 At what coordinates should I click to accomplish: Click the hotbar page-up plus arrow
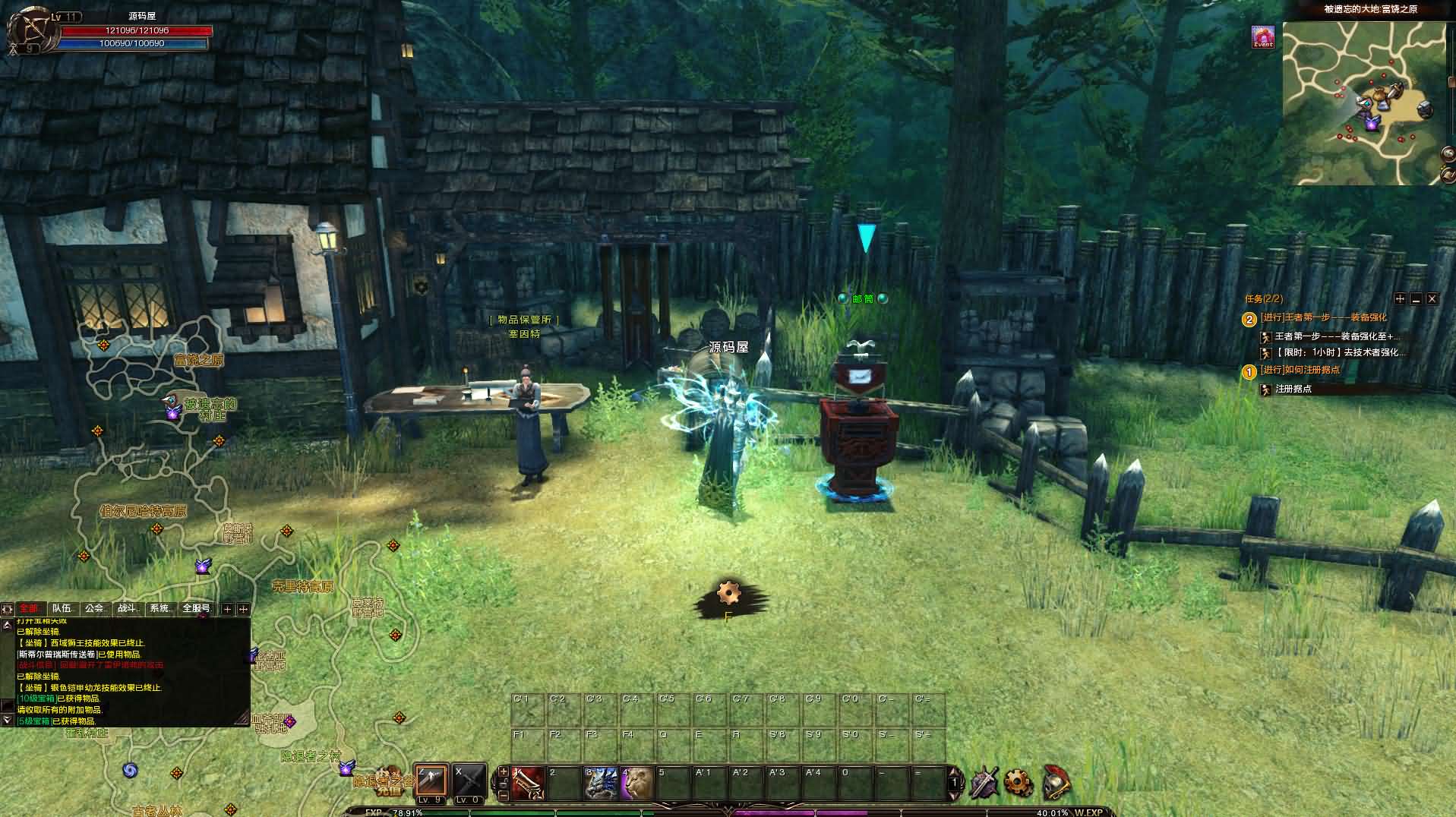pyautogui.click(x=502, y=771)
